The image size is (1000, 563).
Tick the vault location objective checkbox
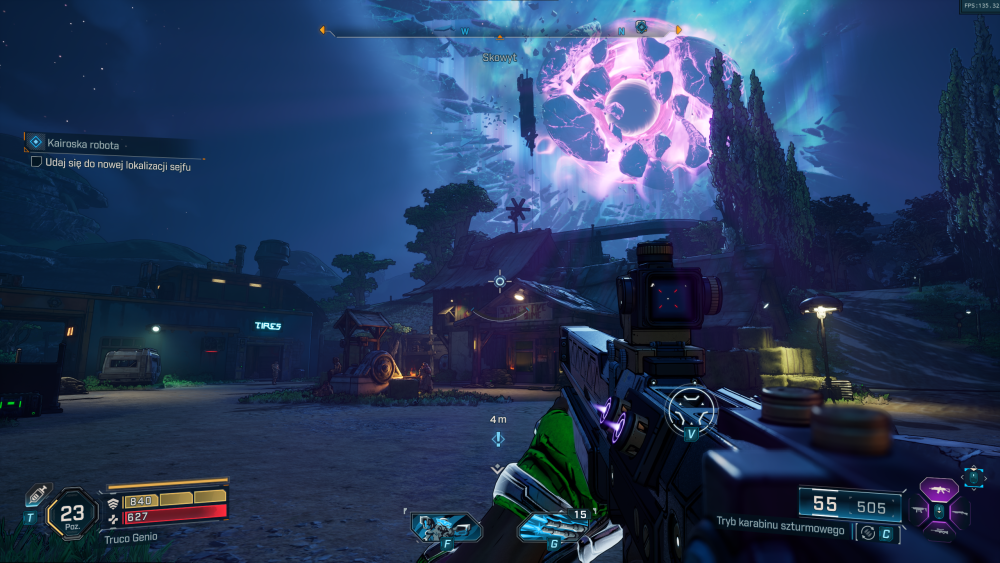click(37, 162)
